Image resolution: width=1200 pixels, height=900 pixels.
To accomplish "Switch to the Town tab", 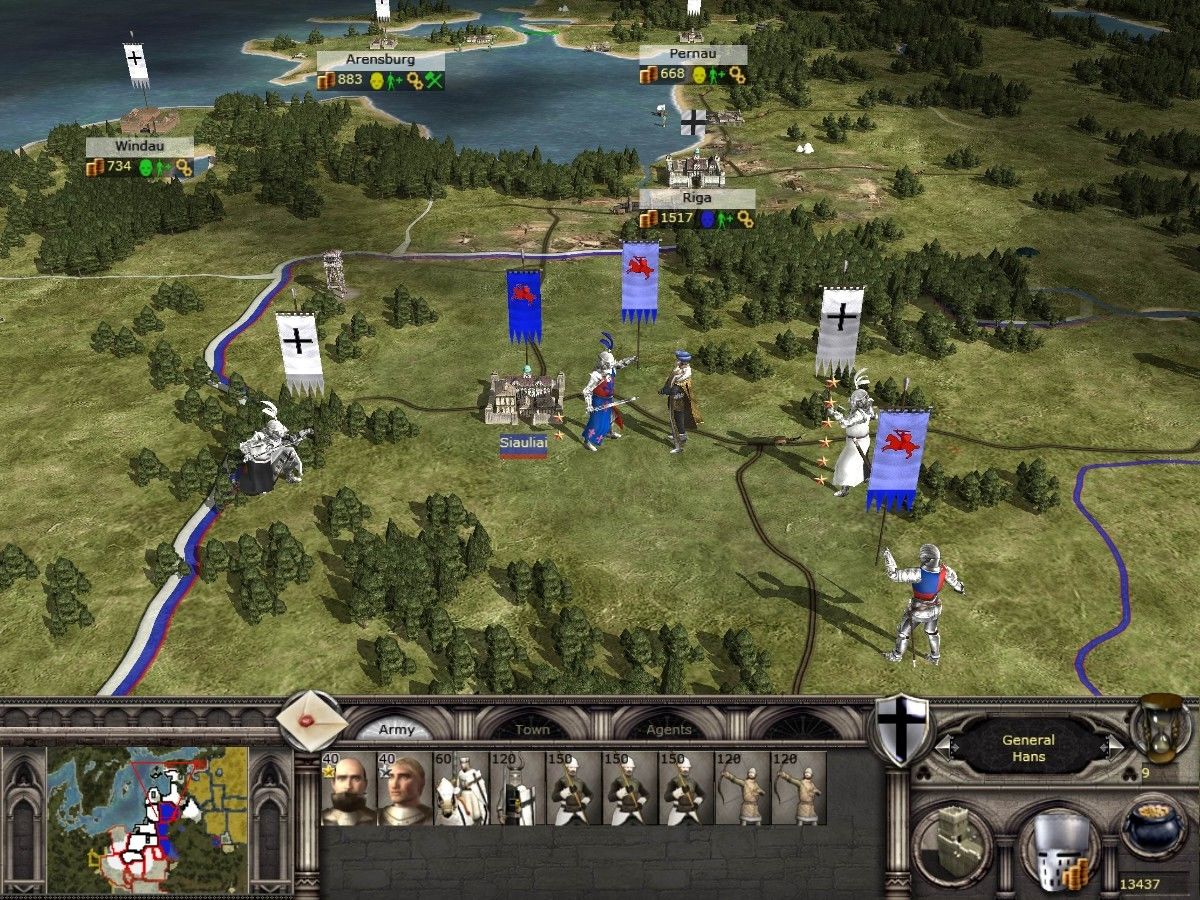I will coord(532,730).
